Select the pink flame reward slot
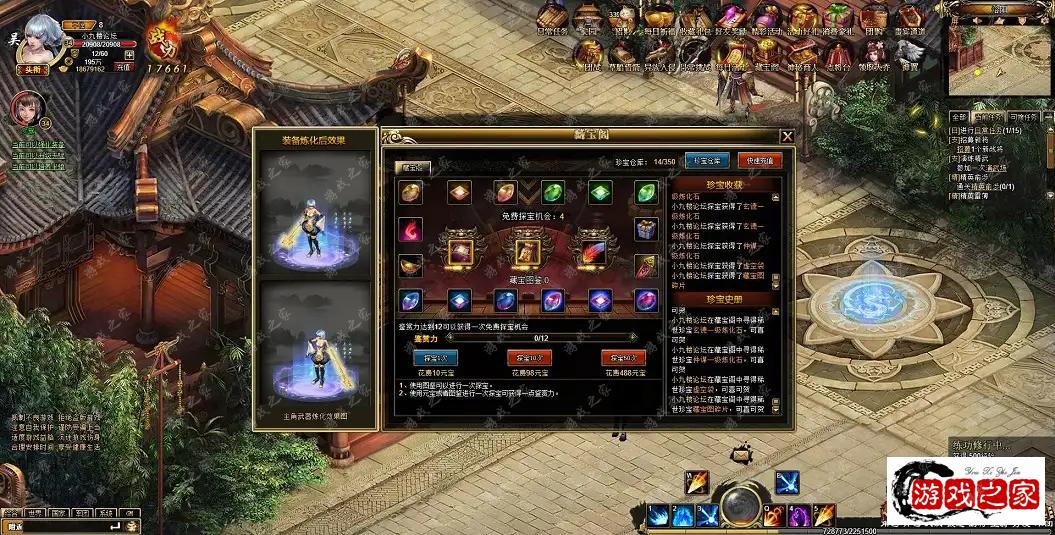1055x535 pixels. [x=410, y=229]
